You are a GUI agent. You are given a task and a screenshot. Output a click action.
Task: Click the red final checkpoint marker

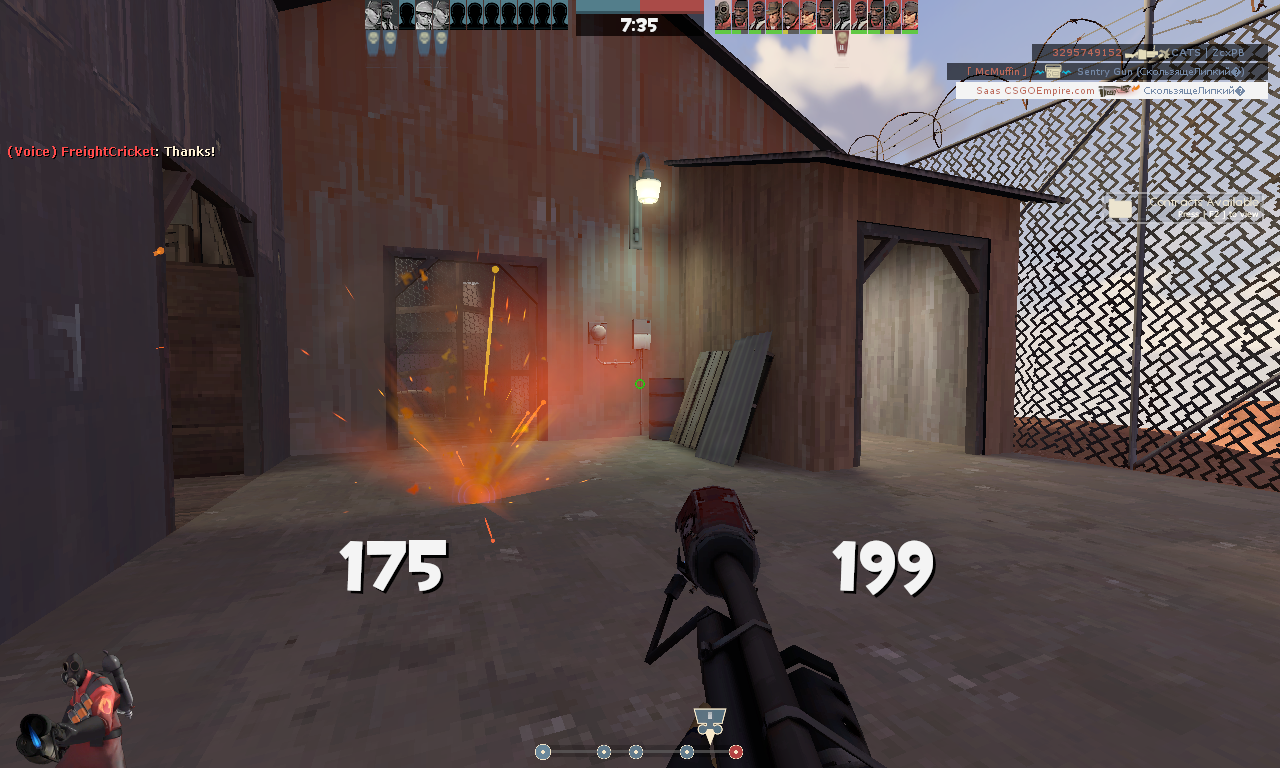click(x=736, y=752)
